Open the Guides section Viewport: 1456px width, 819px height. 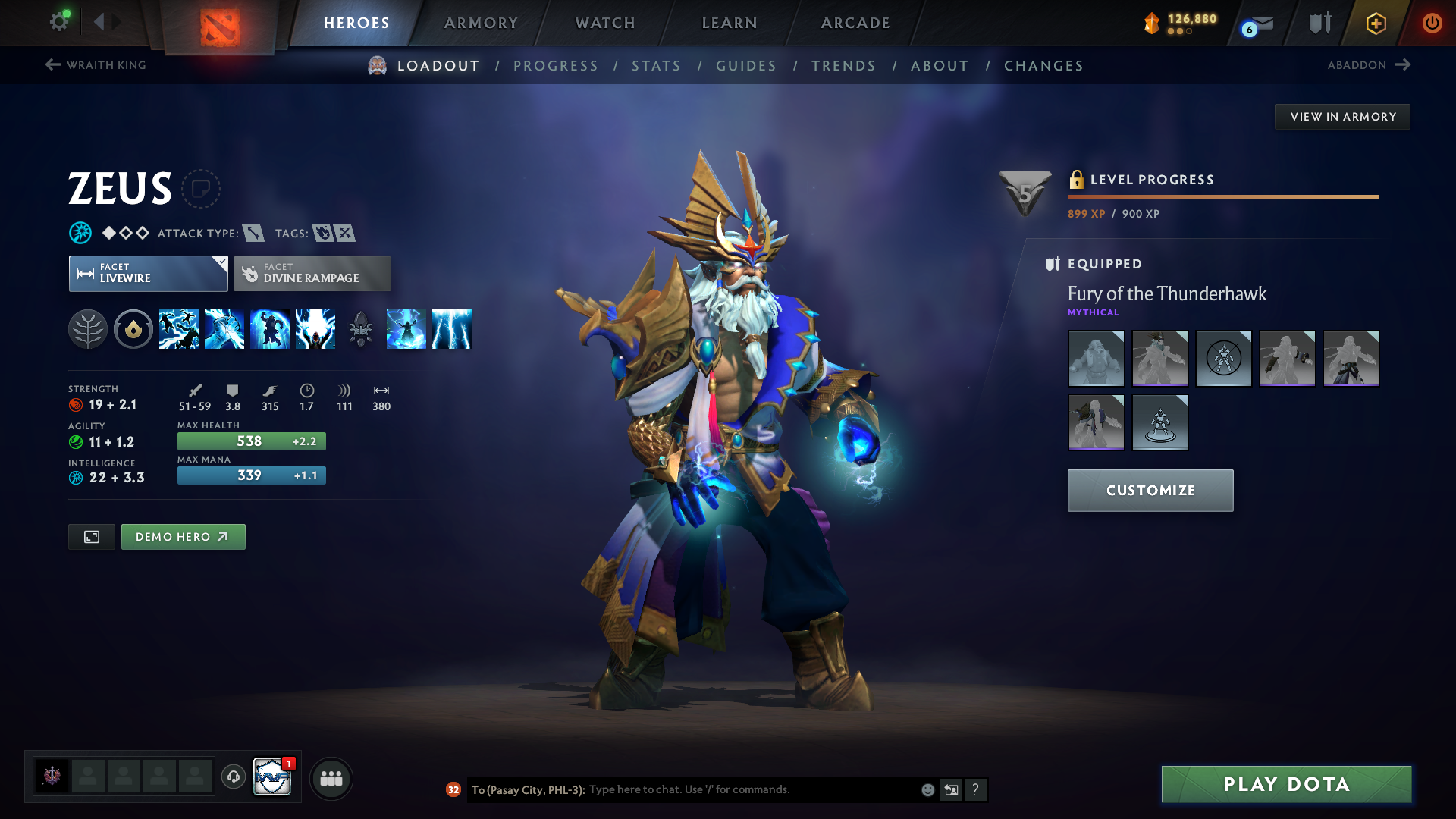pyautogui.click(x=746, y=66)
